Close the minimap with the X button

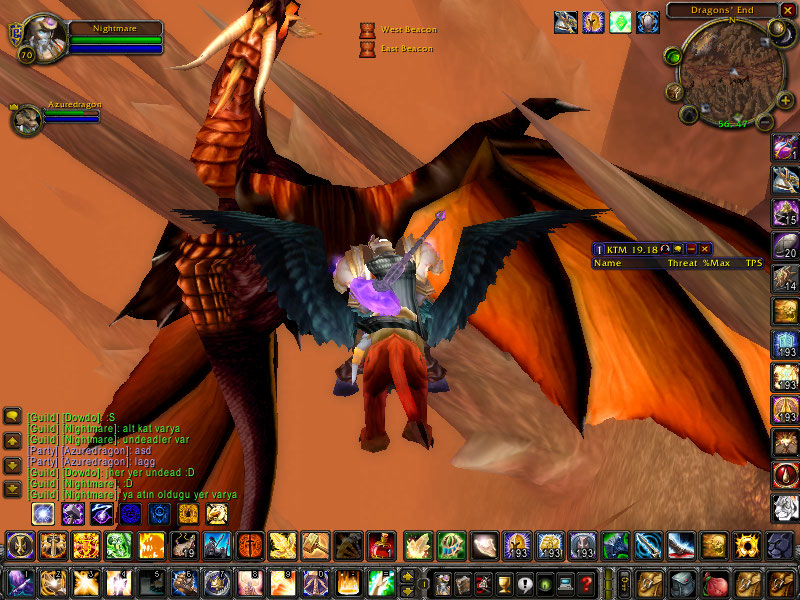coord(787,11)
